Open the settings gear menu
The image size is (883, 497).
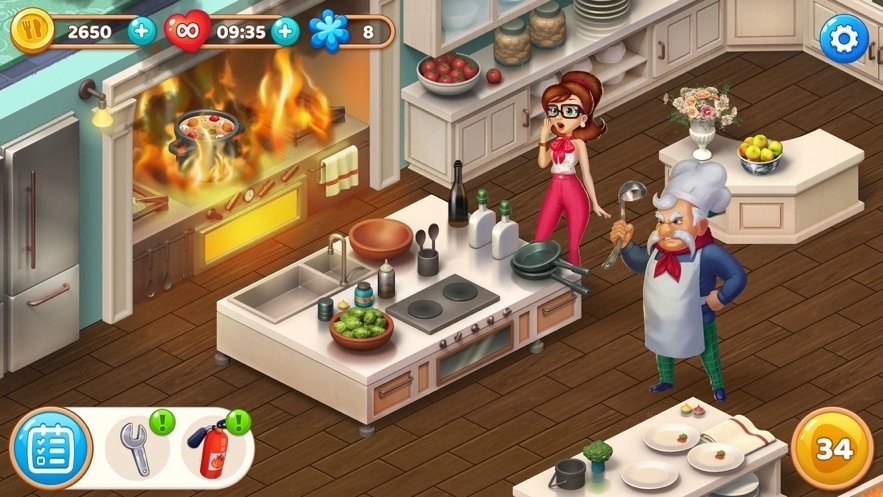844,38
